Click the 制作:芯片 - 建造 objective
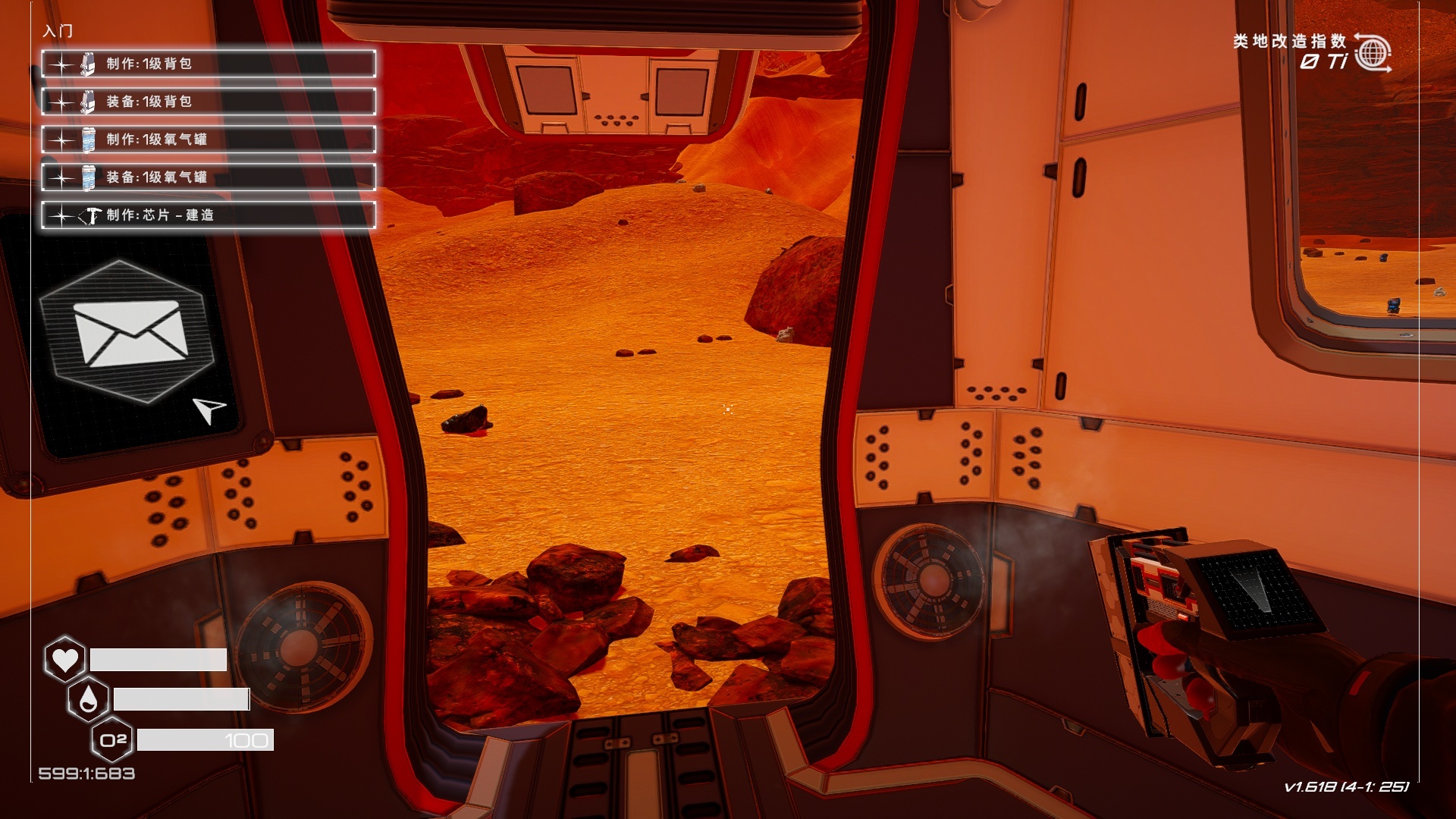 click(209, 215)
